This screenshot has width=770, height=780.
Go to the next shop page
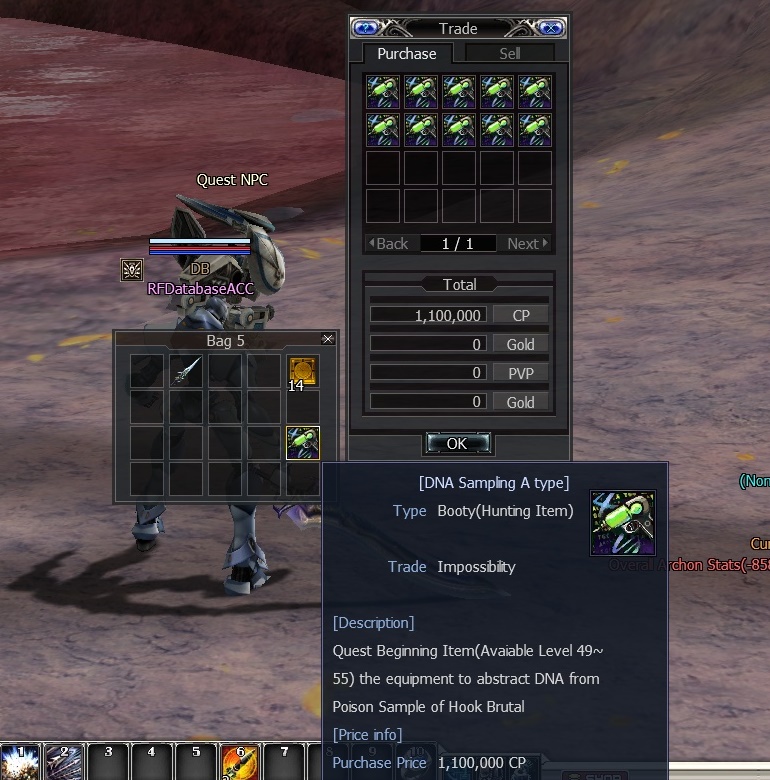[x=527, y=243]
